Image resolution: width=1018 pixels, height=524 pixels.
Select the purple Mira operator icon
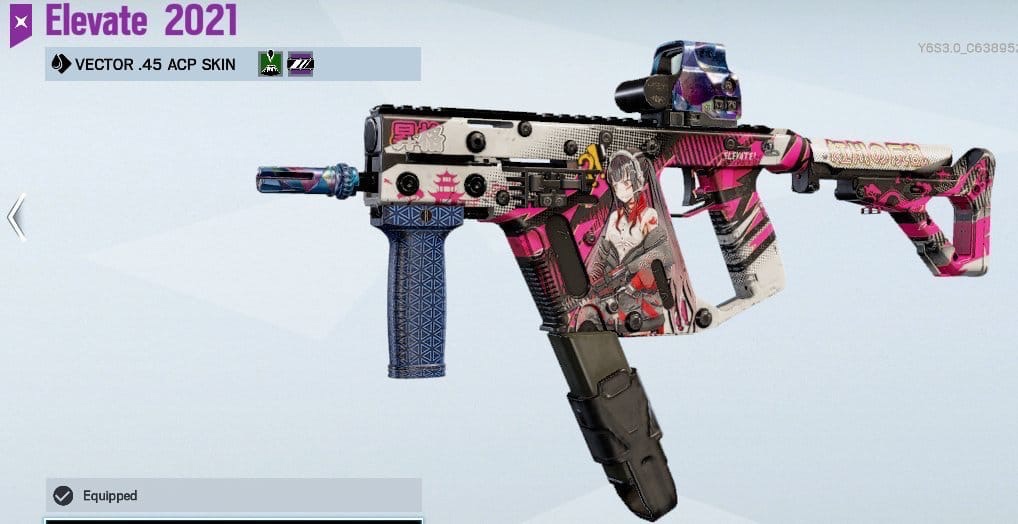(300, 65)
